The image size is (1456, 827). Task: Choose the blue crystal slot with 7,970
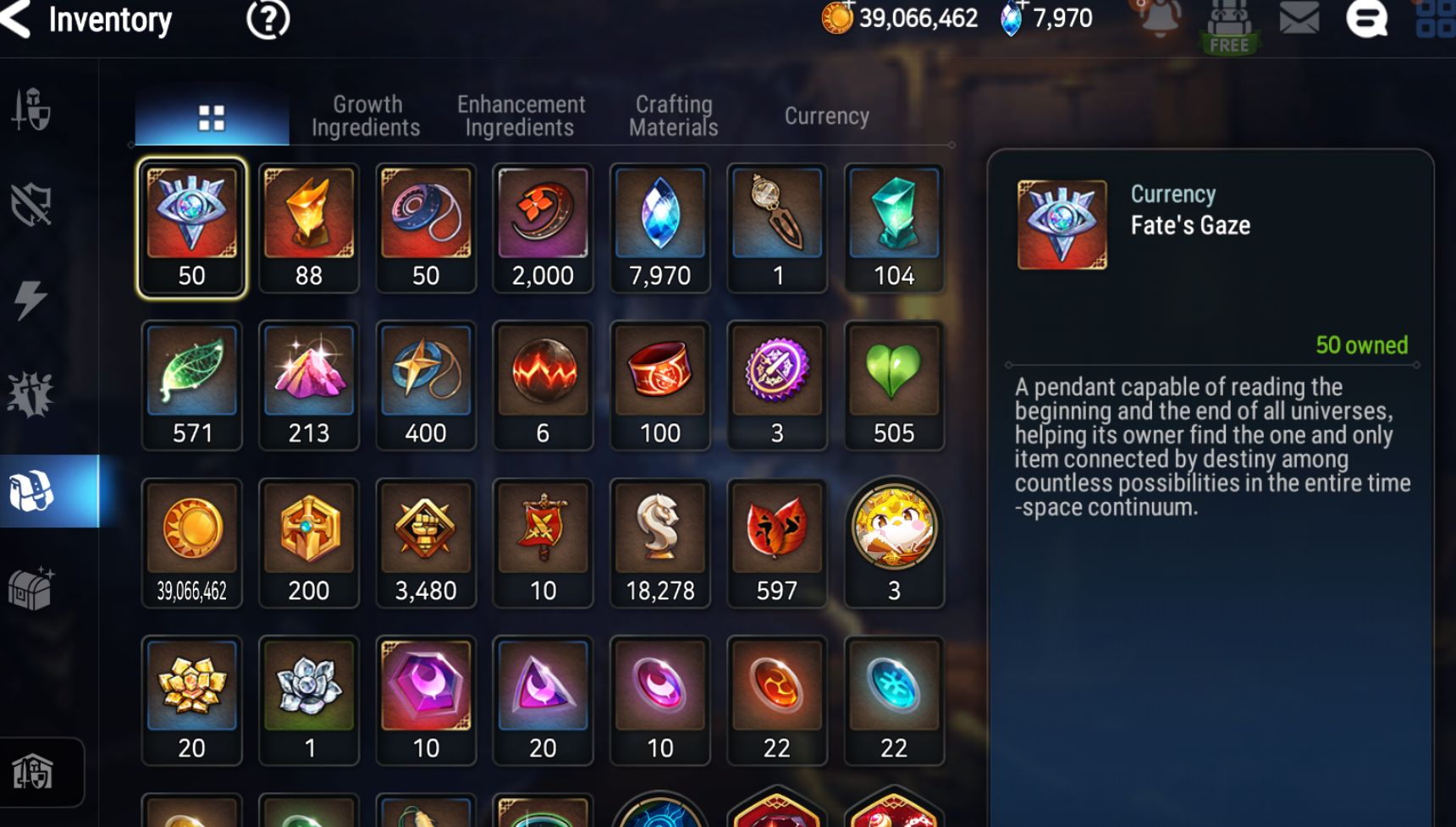(659, 228)
